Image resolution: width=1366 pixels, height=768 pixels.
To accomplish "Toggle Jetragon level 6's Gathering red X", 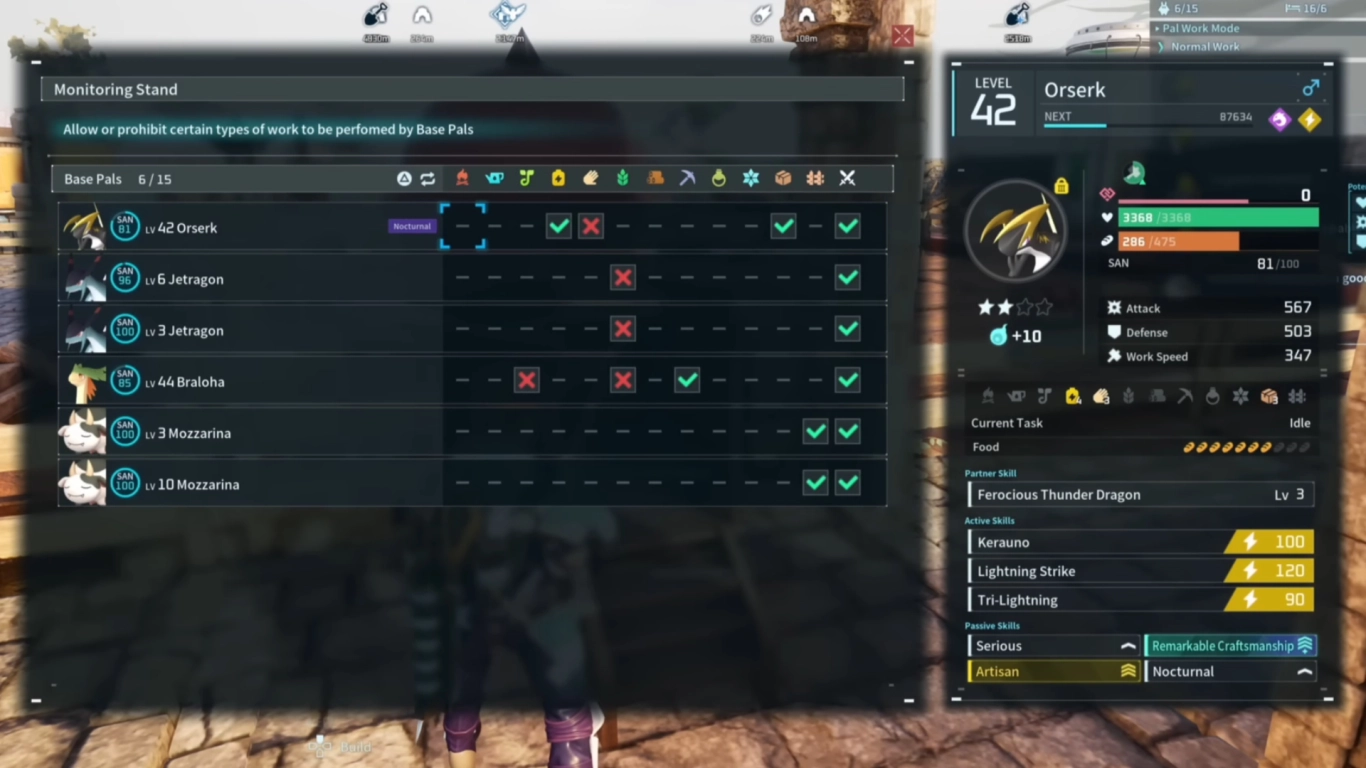I will 623,278.
